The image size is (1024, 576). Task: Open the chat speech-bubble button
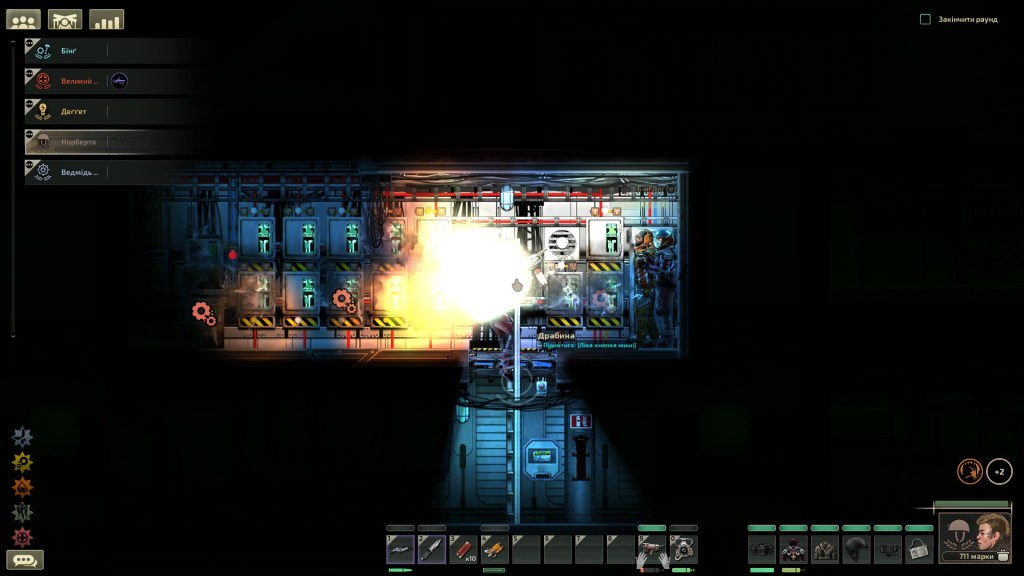[25, 560]
